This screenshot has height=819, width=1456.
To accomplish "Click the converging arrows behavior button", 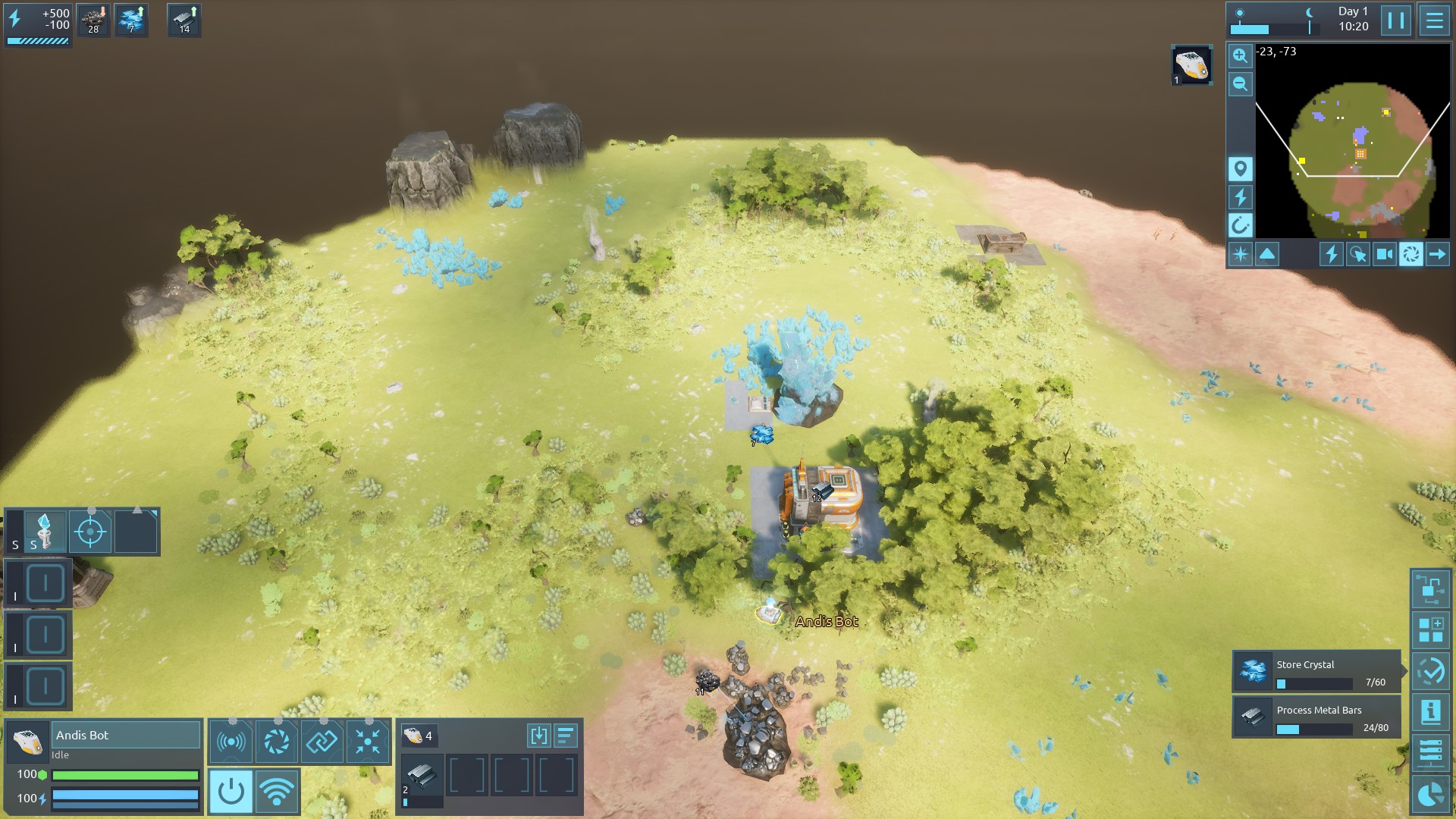I will pos(368,741).
